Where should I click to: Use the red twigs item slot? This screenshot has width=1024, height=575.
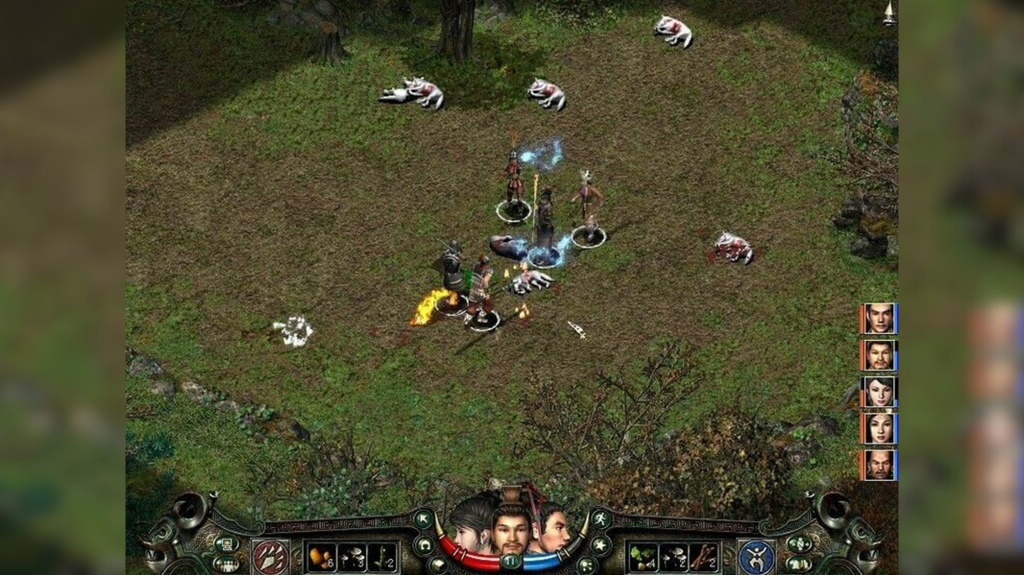pyautogui.click(x=704, y=557)
